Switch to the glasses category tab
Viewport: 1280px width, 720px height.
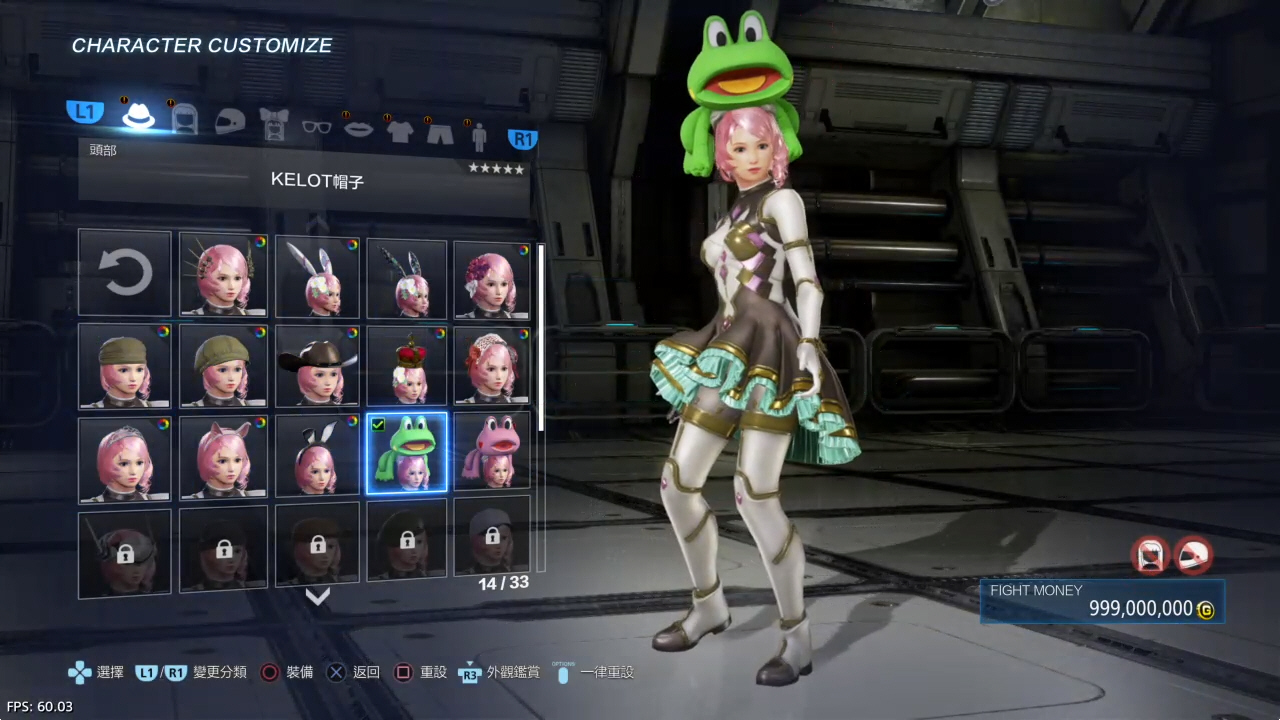pyautogui.click(x=316, y=126)
